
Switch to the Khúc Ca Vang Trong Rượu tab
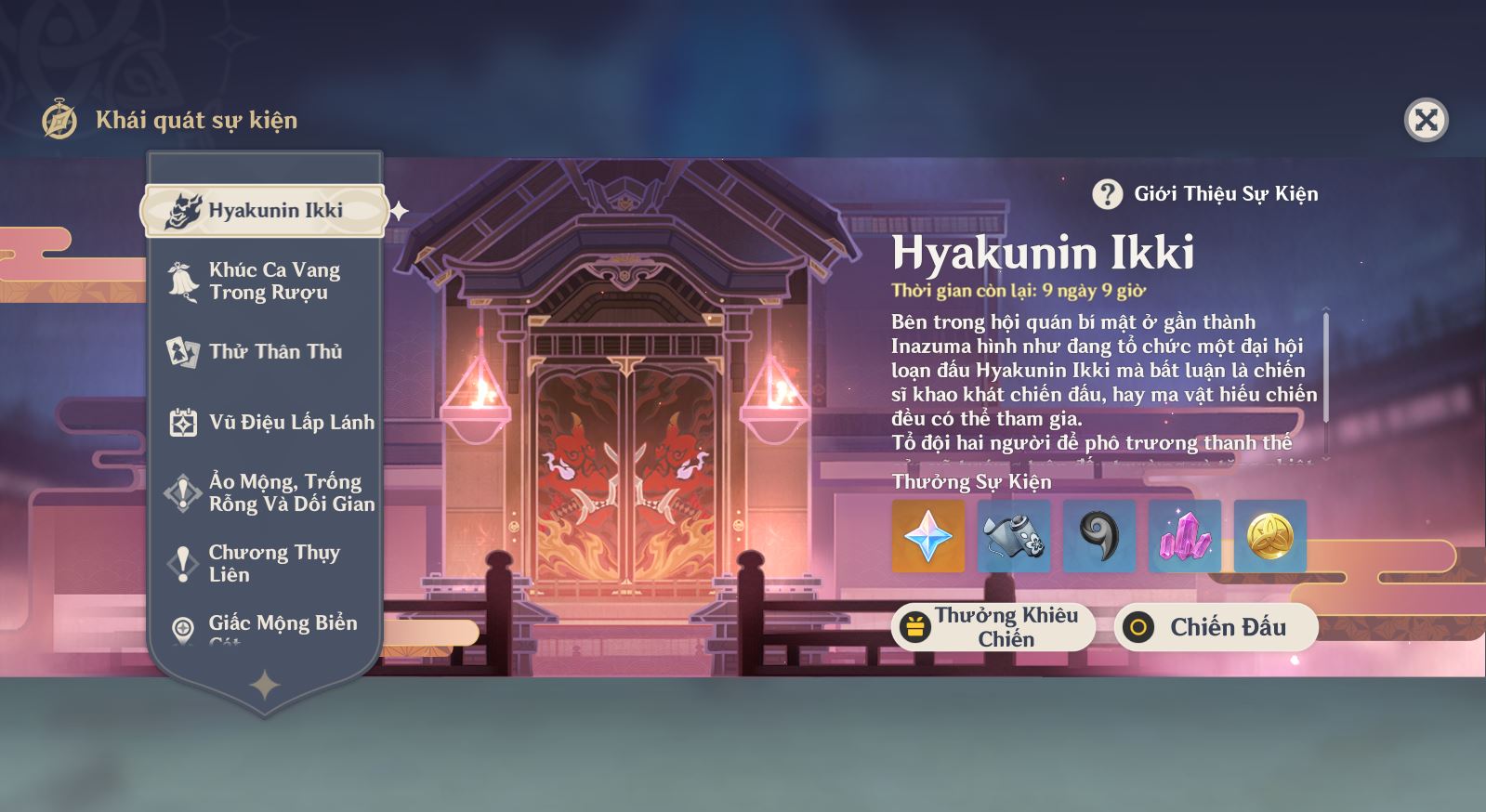(x=263, y=279)
